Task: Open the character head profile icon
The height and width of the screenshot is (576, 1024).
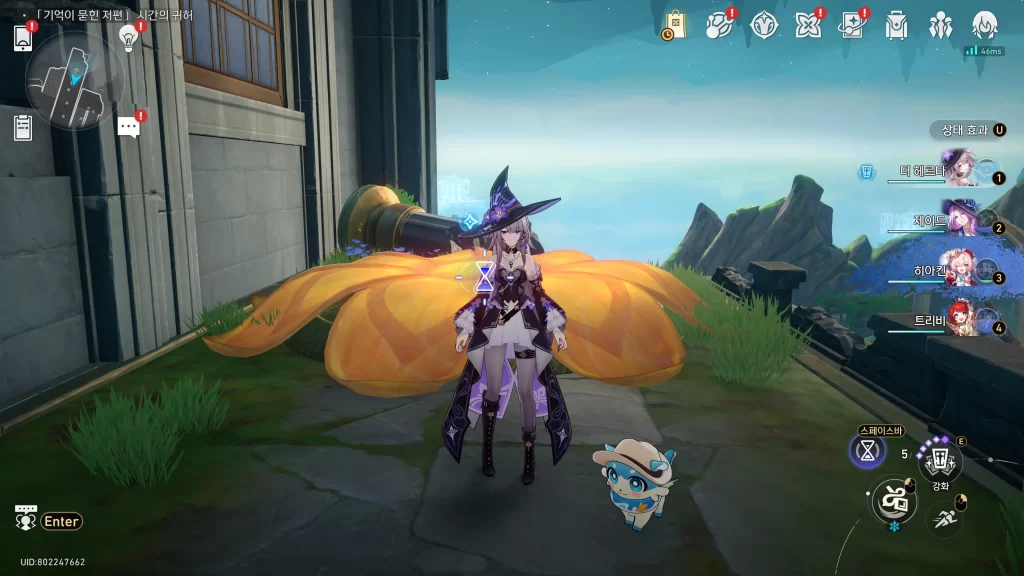Action: [985, 25]
